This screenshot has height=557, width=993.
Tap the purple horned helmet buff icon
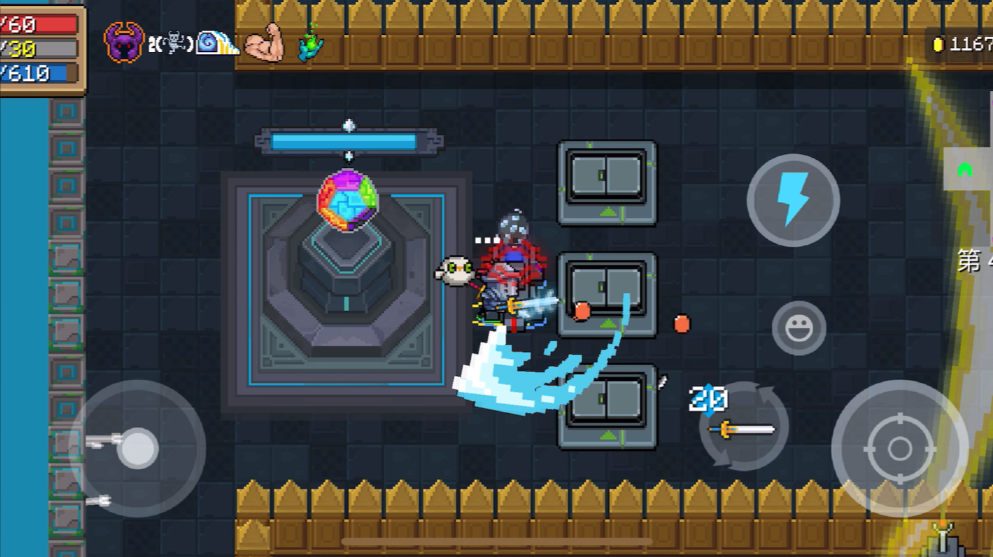[x=124, y=43]
